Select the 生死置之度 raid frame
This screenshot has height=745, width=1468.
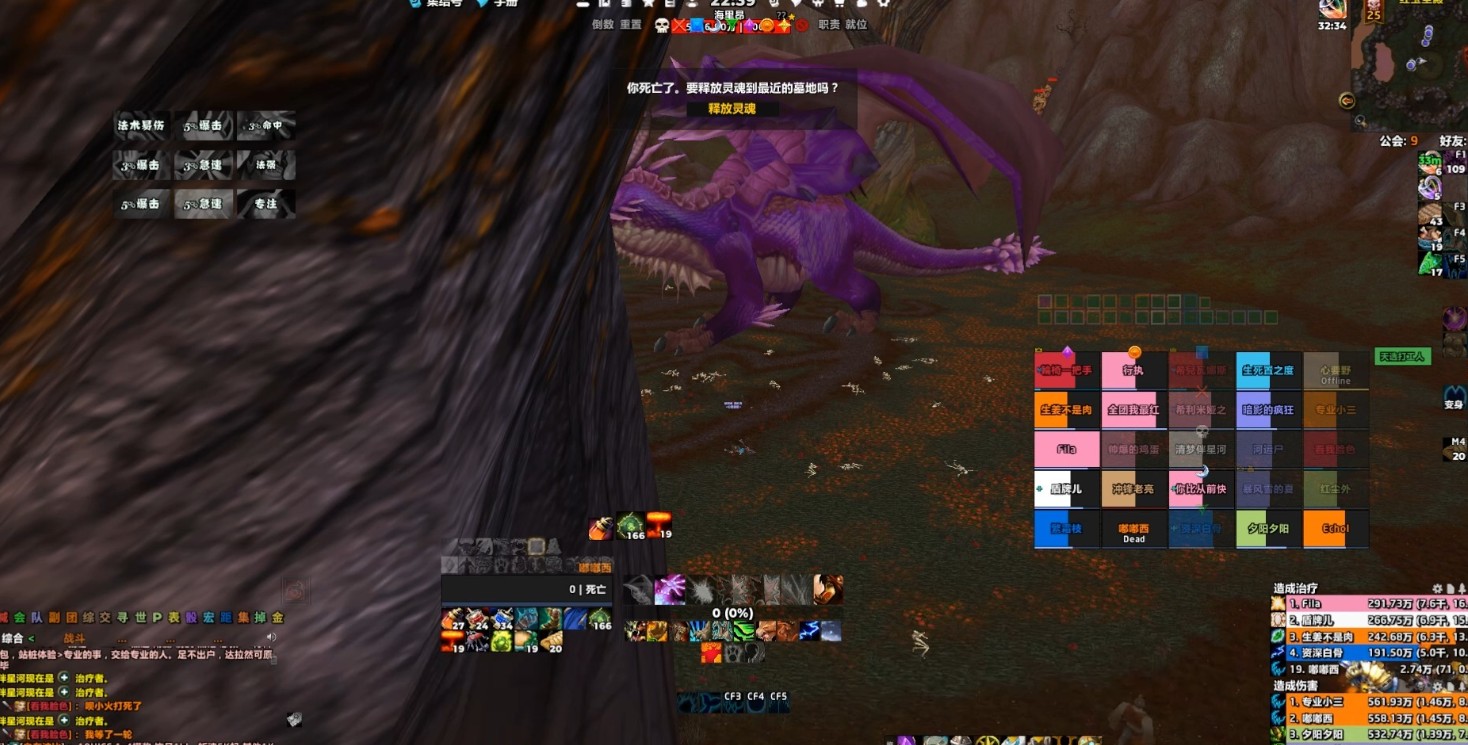pyautogui.click(x=1268, y=371)
